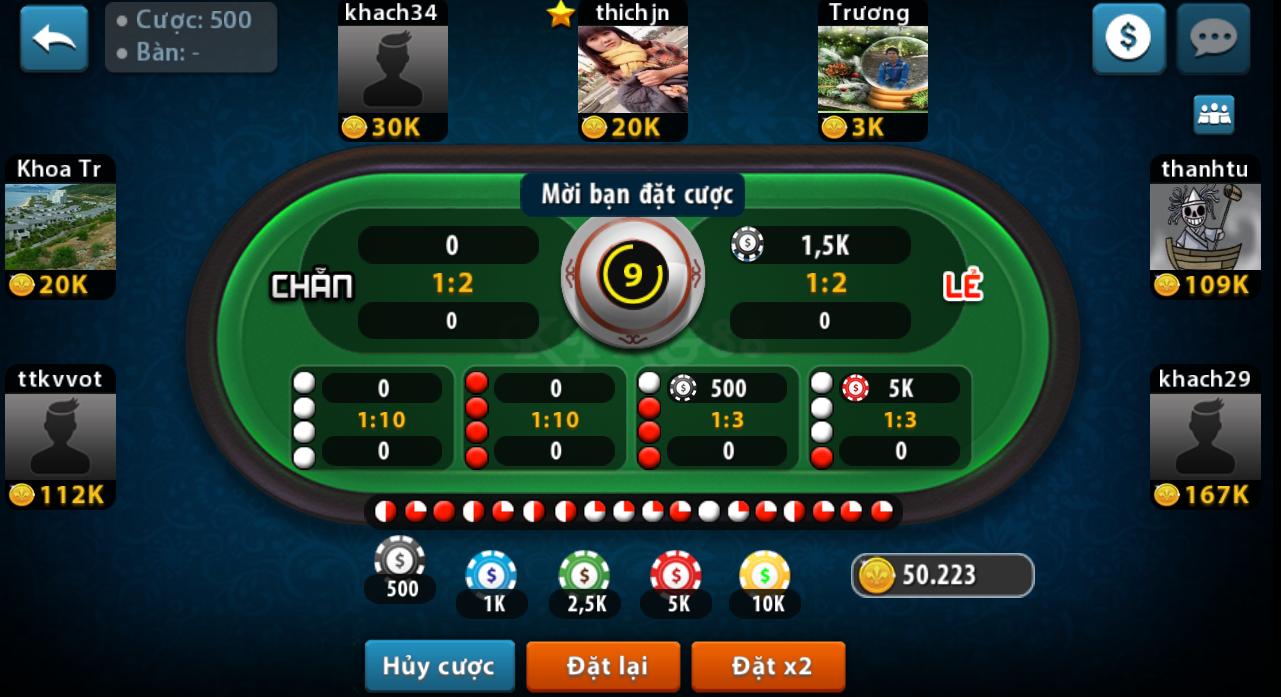
Task: Open the chat bubble button
Action: coord(1213,39)
